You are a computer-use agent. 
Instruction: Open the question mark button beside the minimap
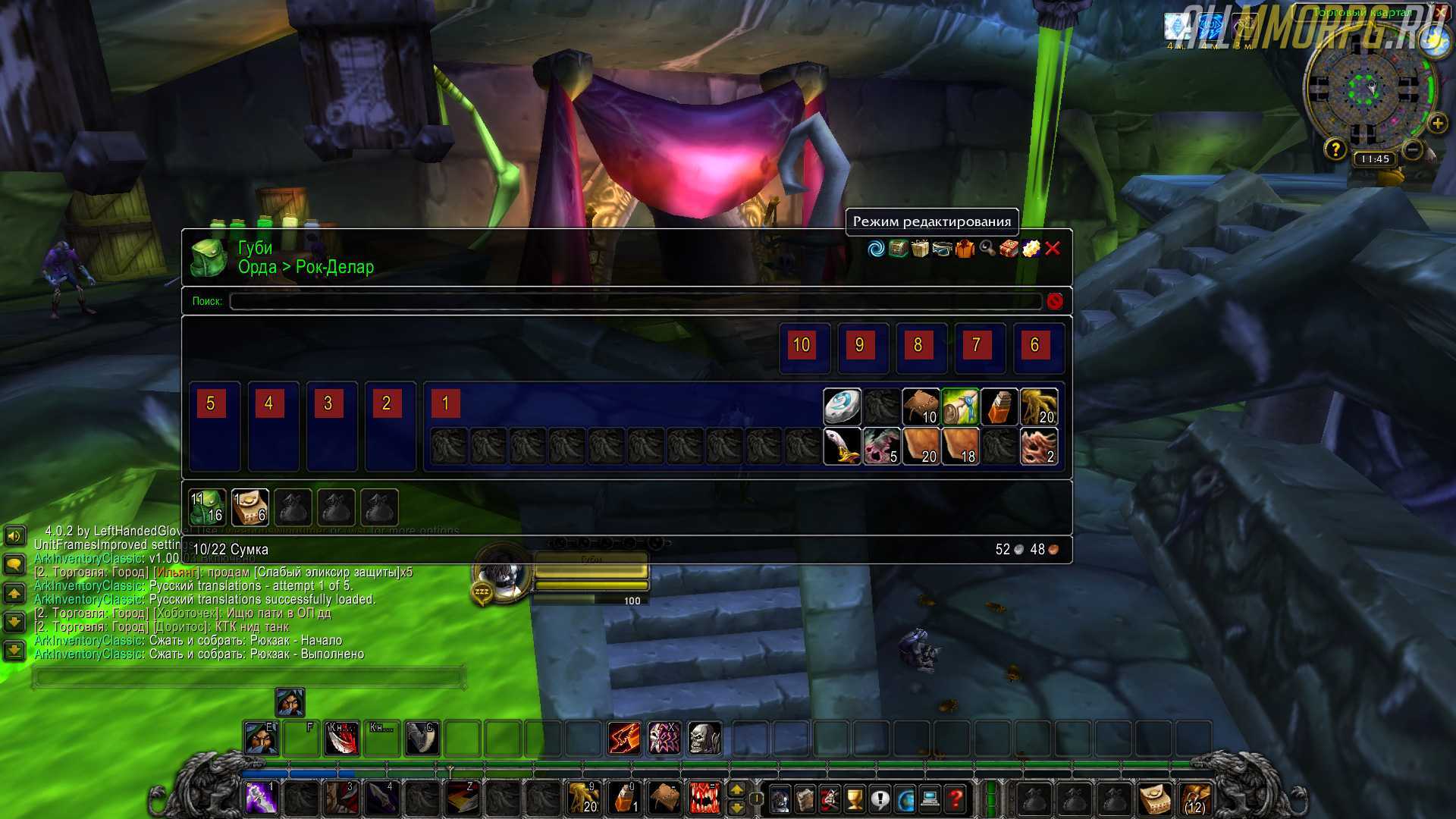click(x=1335, y=149)
